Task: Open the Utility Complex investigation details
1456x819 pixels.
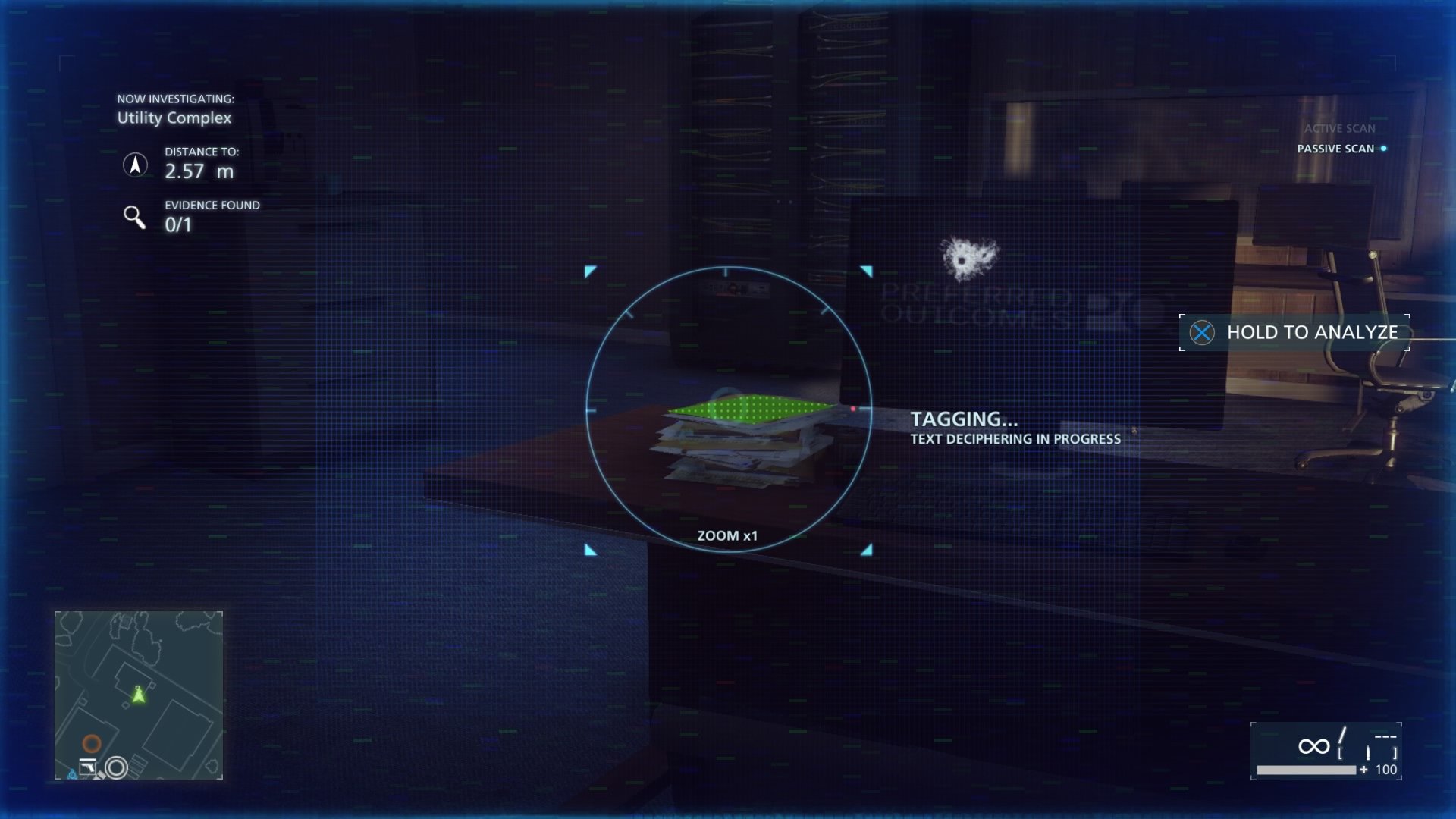Action: [x=174, y=118]
